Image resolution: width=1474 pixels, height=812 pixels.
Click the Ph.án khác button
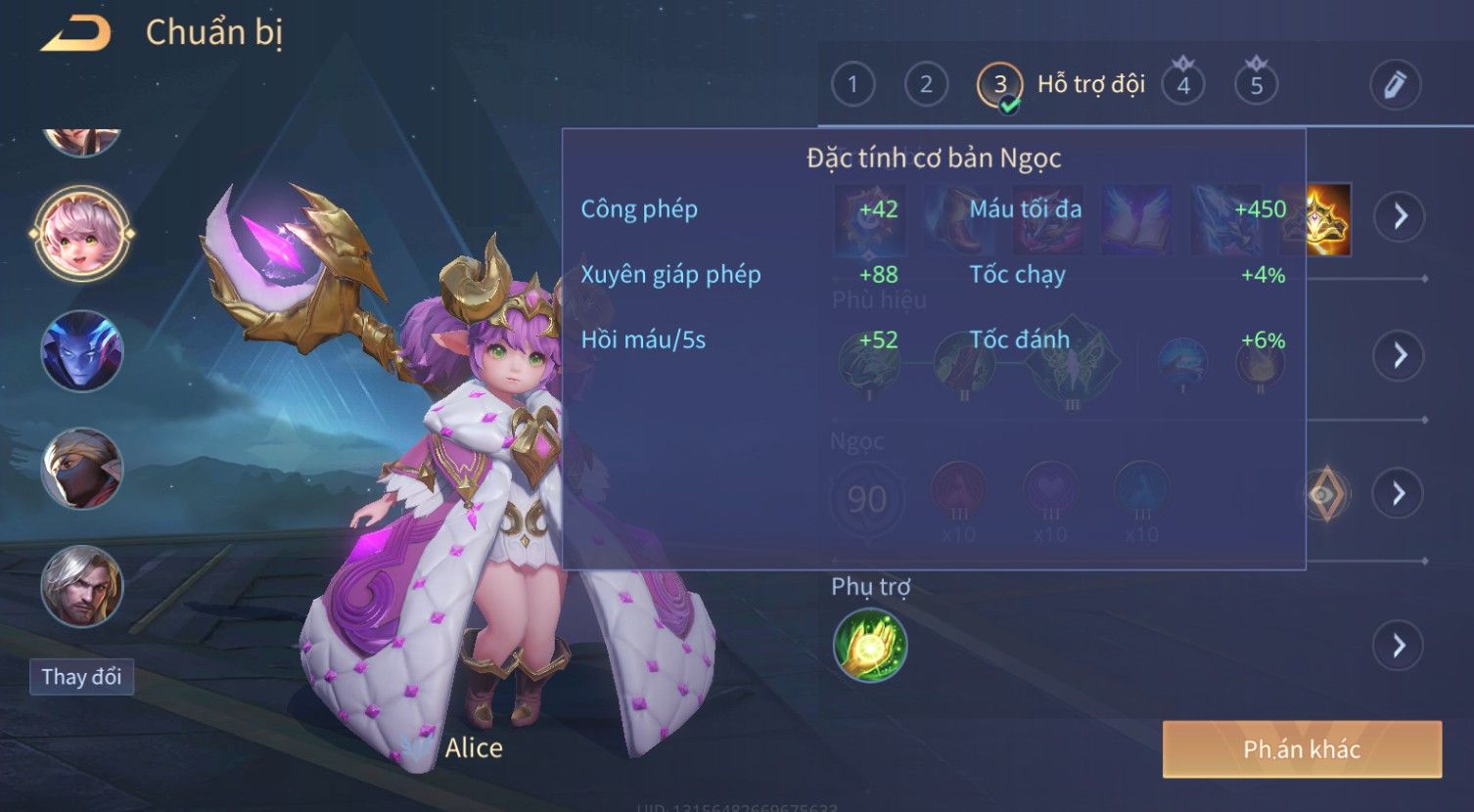click(1302, 749)
